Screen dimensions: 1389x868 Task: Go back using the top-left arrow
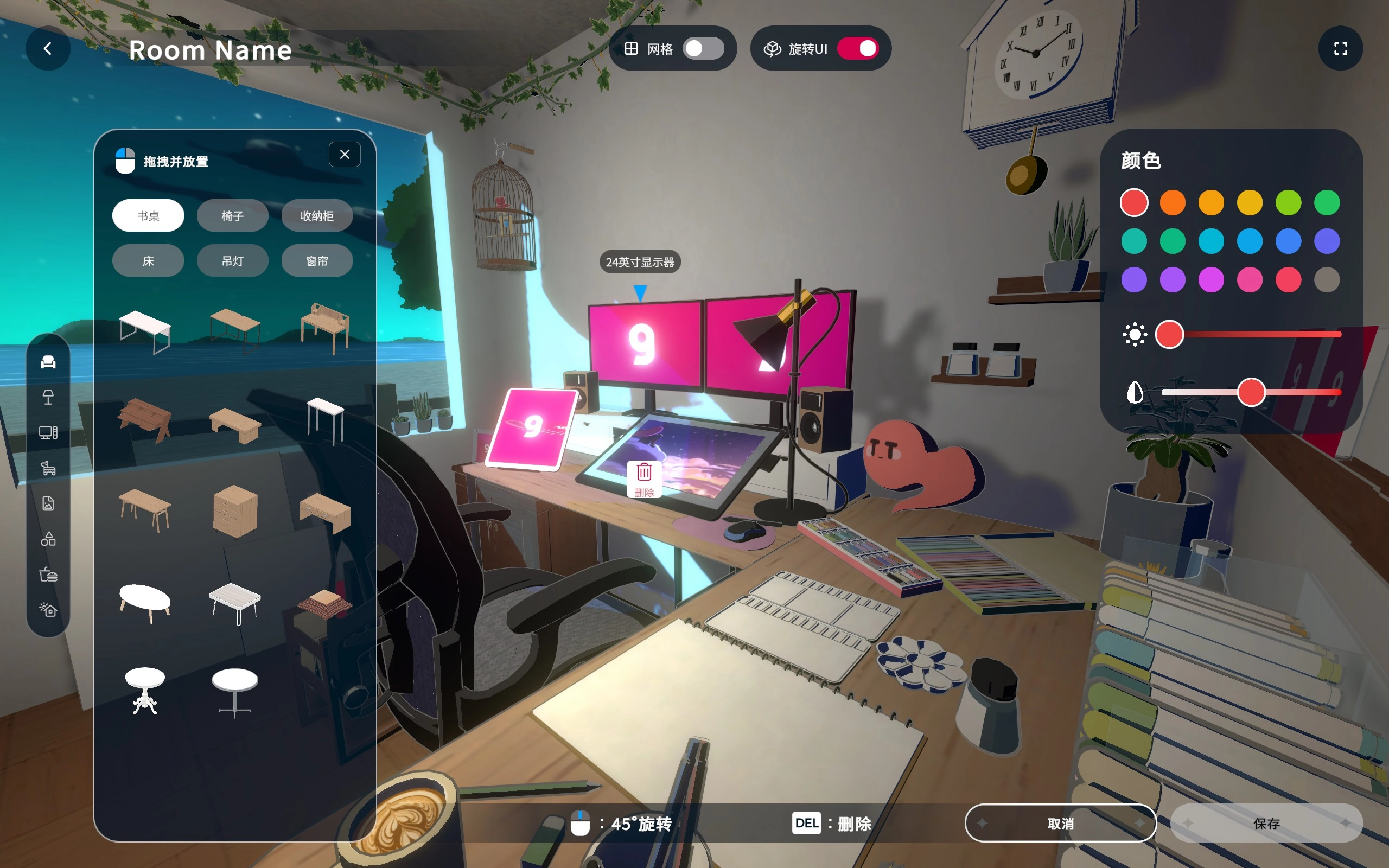coord(48,49)
